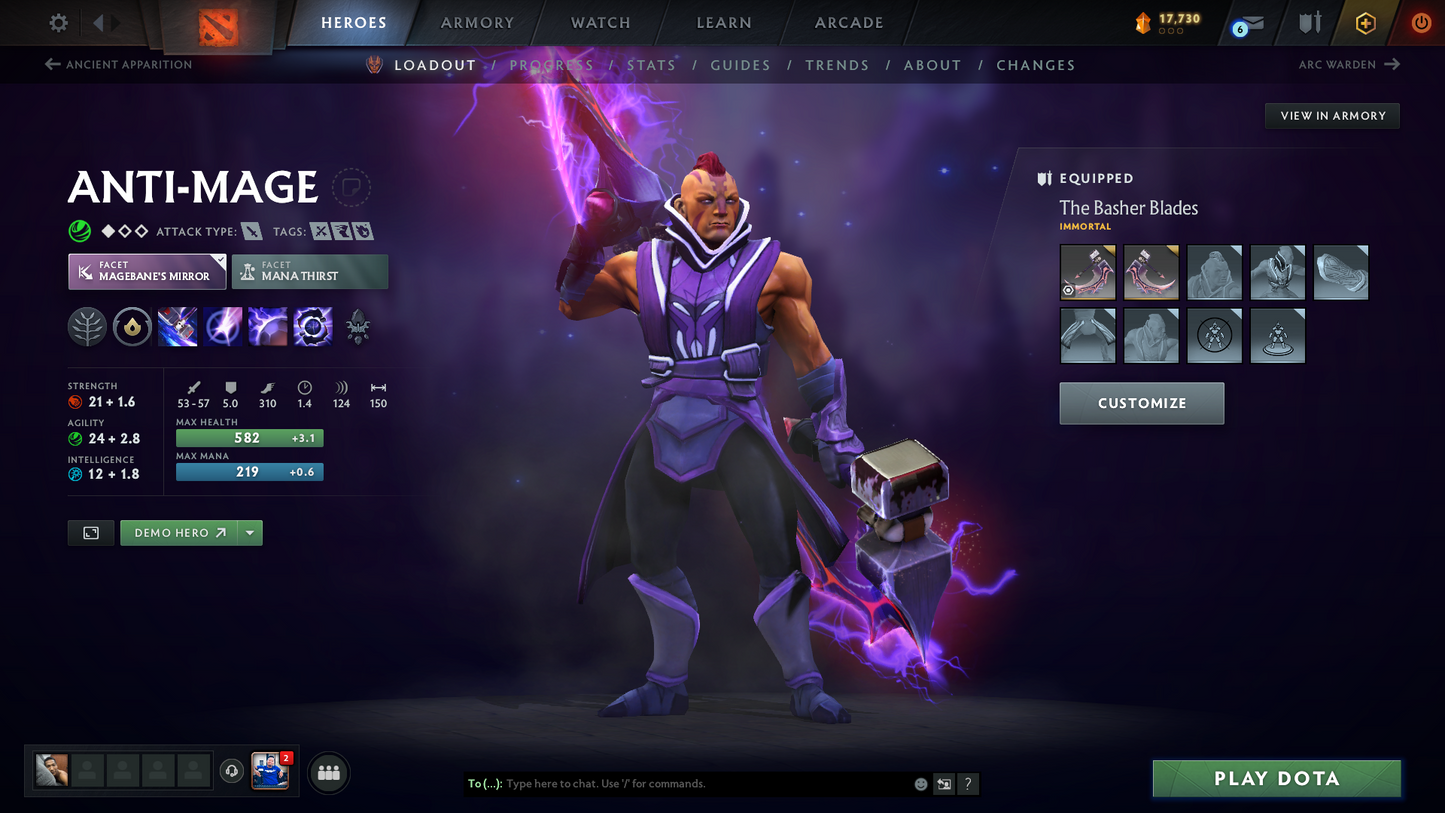Image resolution: width=1445 pixels, height=813 pixels.
Task: Open the Counterspell ability icon
Action: (268, 326)
